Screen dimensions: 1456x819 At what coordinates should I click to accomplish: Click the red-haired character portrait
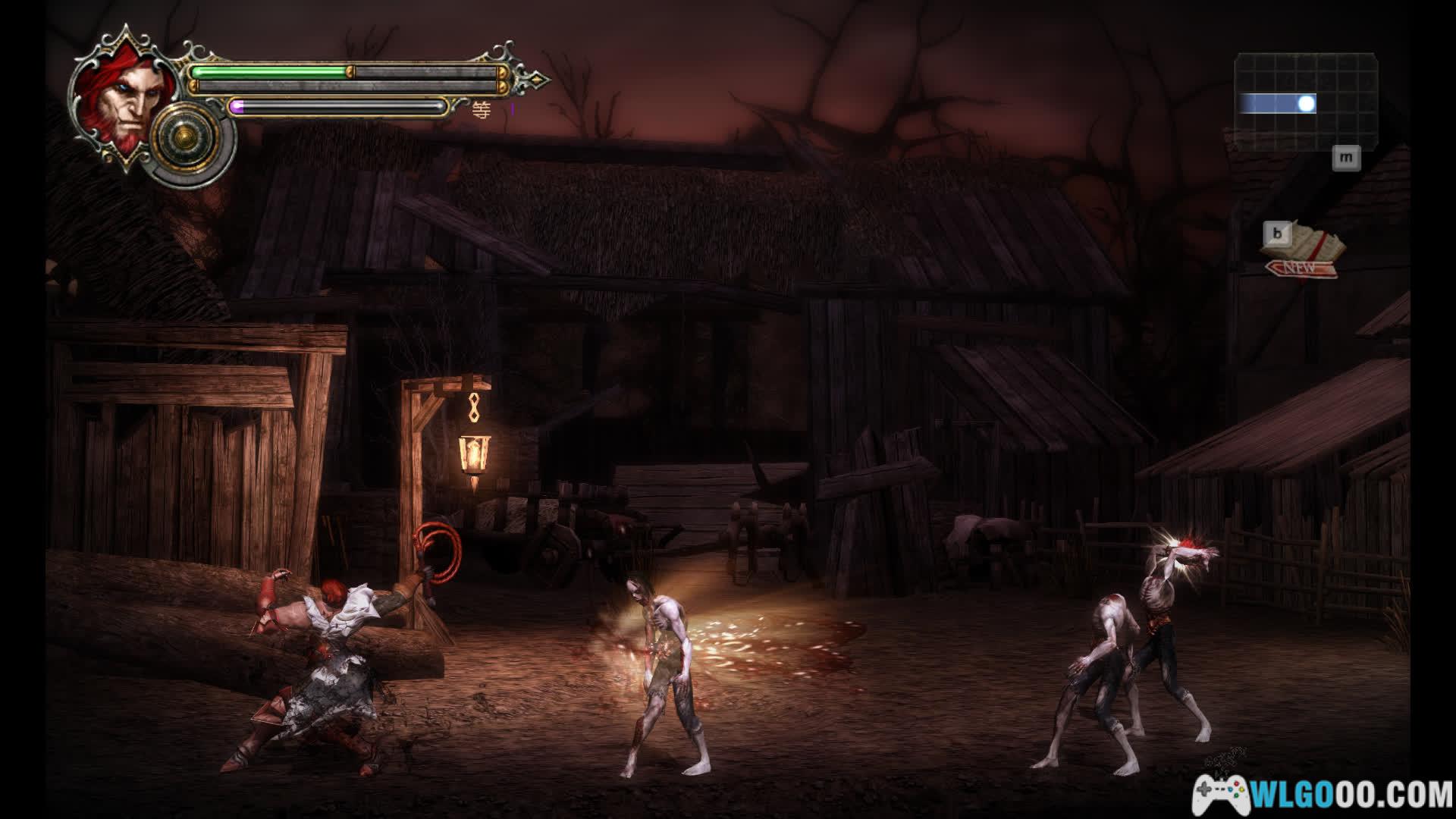(x=116, y=98)
